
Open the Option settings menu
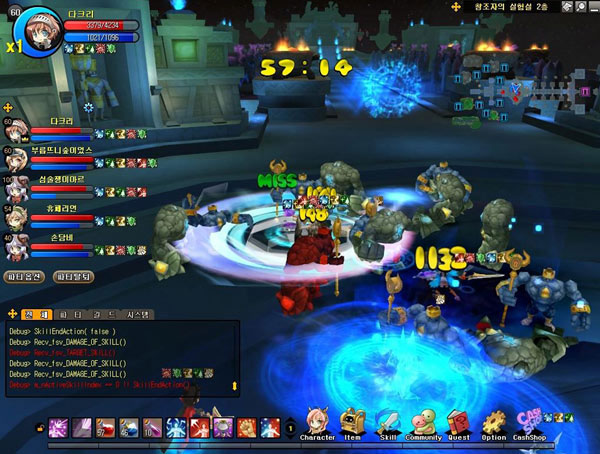pos(494,423)
